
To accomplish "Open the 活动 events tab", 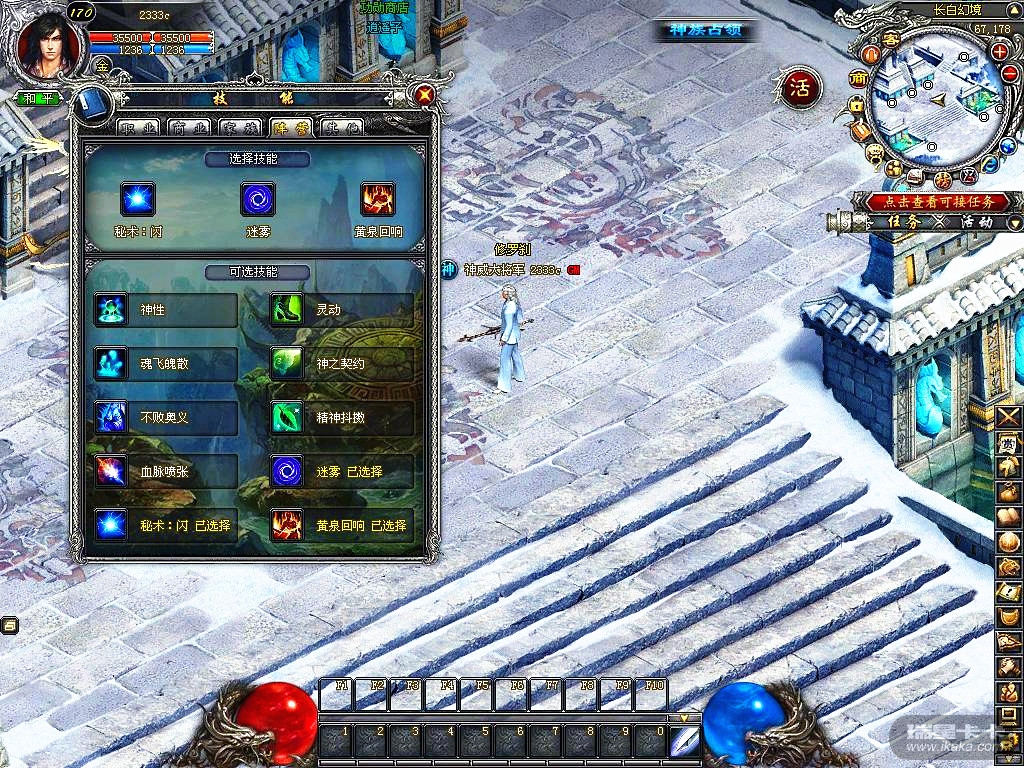I will pyautogui.click(x=972, y=222).
